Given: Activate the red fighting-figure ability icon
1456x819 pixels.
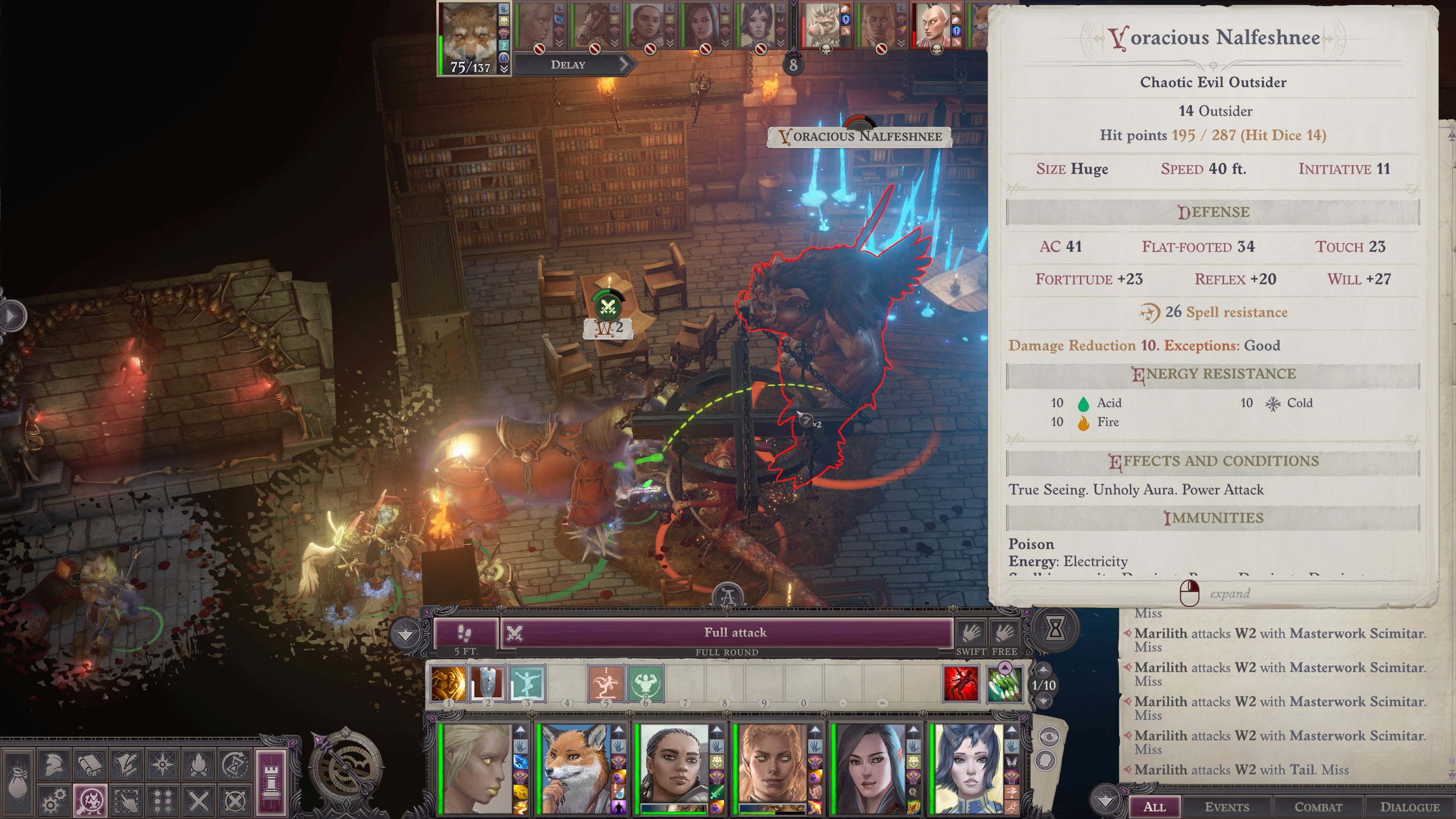Looking at the screenshot, I should pyautogui.click(x=961, y=684).
